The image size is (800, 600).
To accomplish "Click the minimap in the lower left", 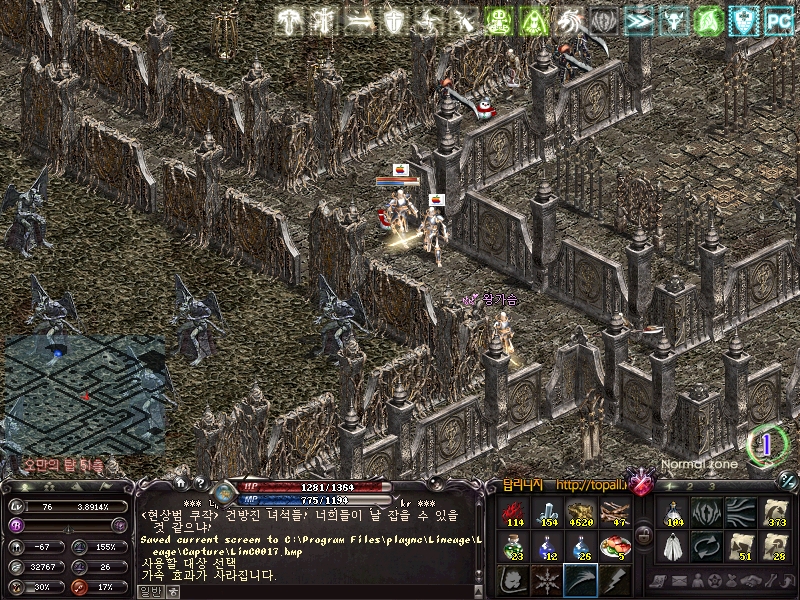I will coord(85,393).
